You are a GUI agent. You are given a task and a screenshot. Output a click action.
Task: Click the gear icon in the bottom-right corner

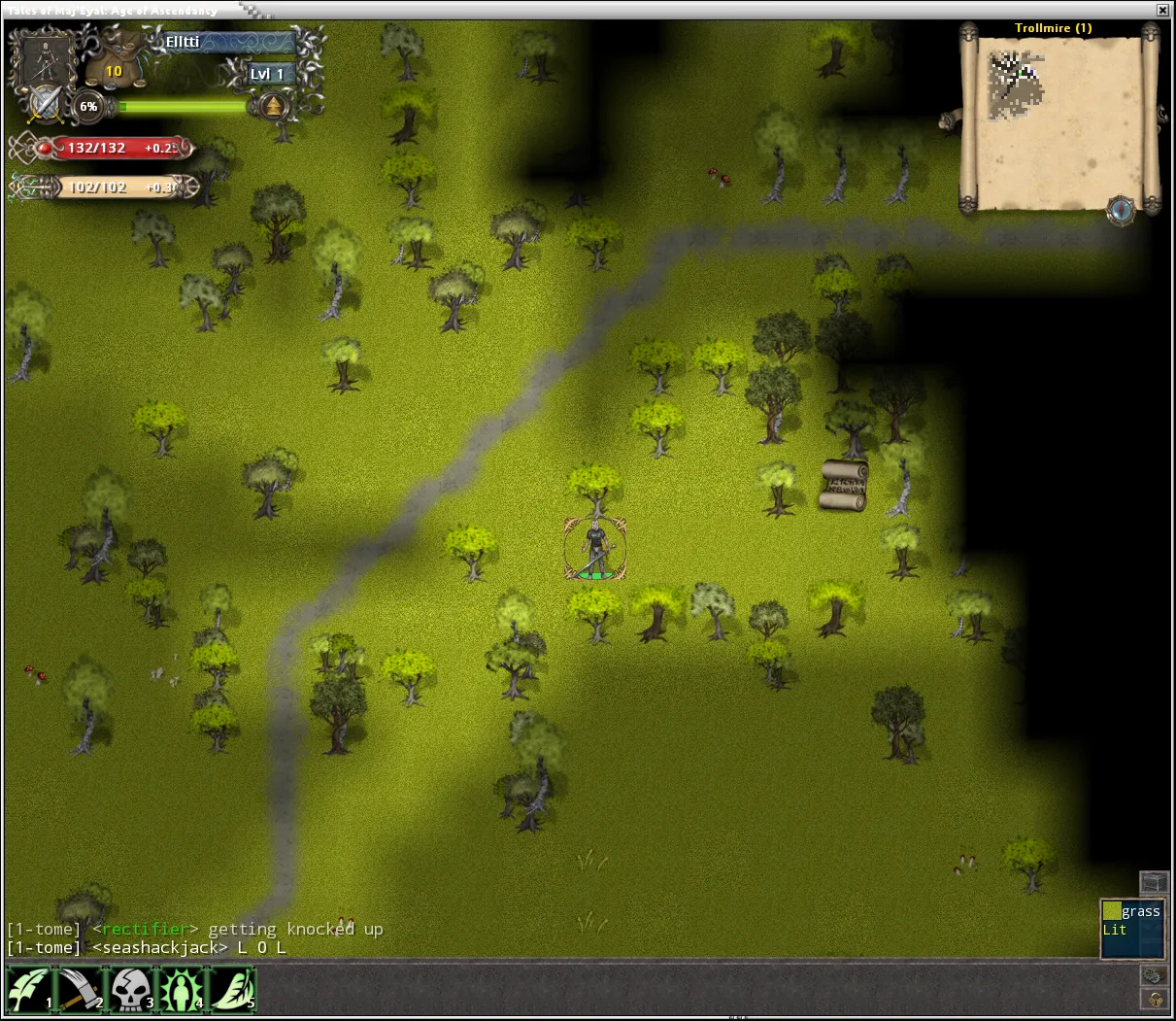tap(1153, 974)
